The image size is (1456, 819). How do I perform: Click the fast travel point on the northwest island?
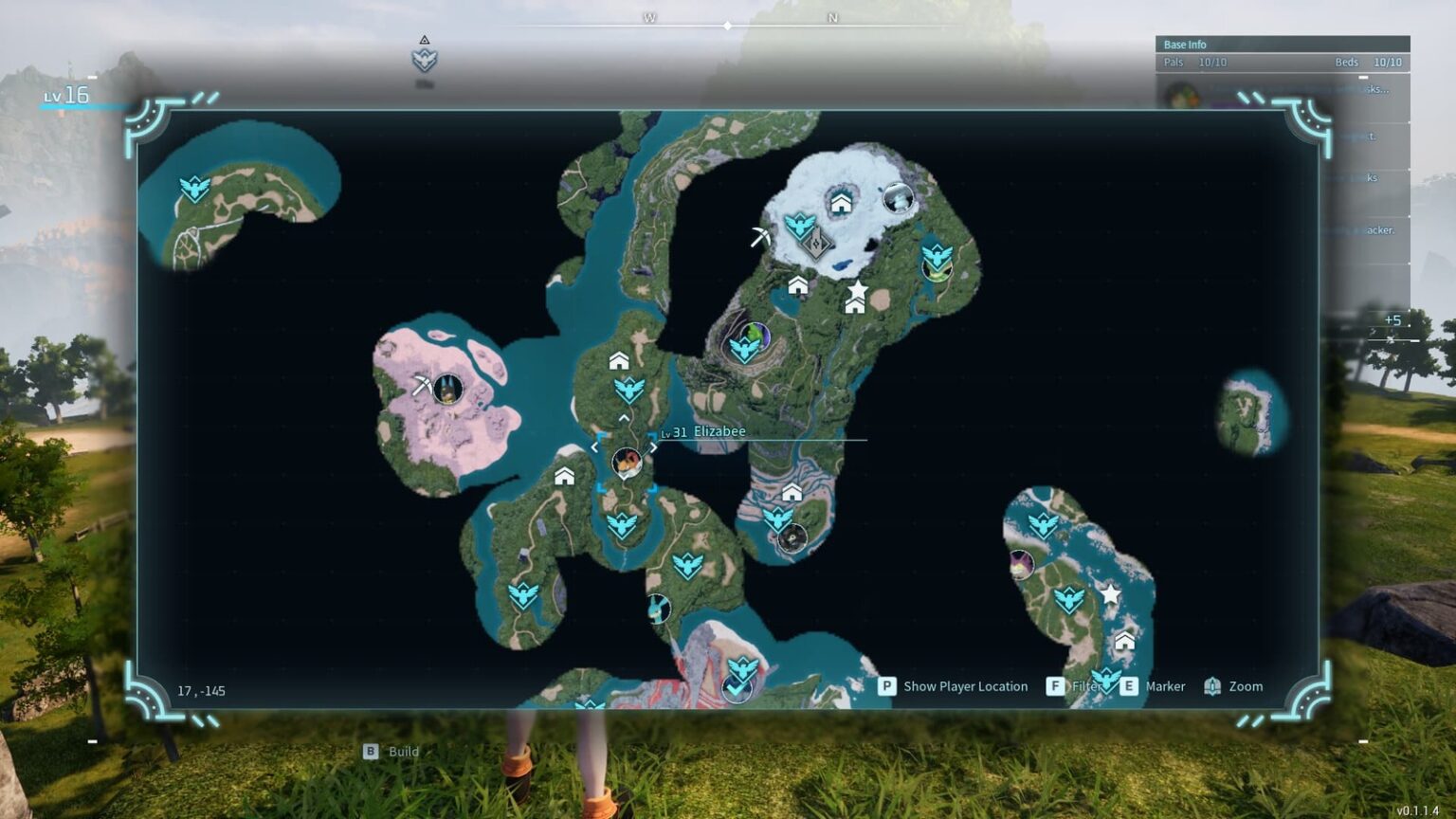(x=194, y=189)
